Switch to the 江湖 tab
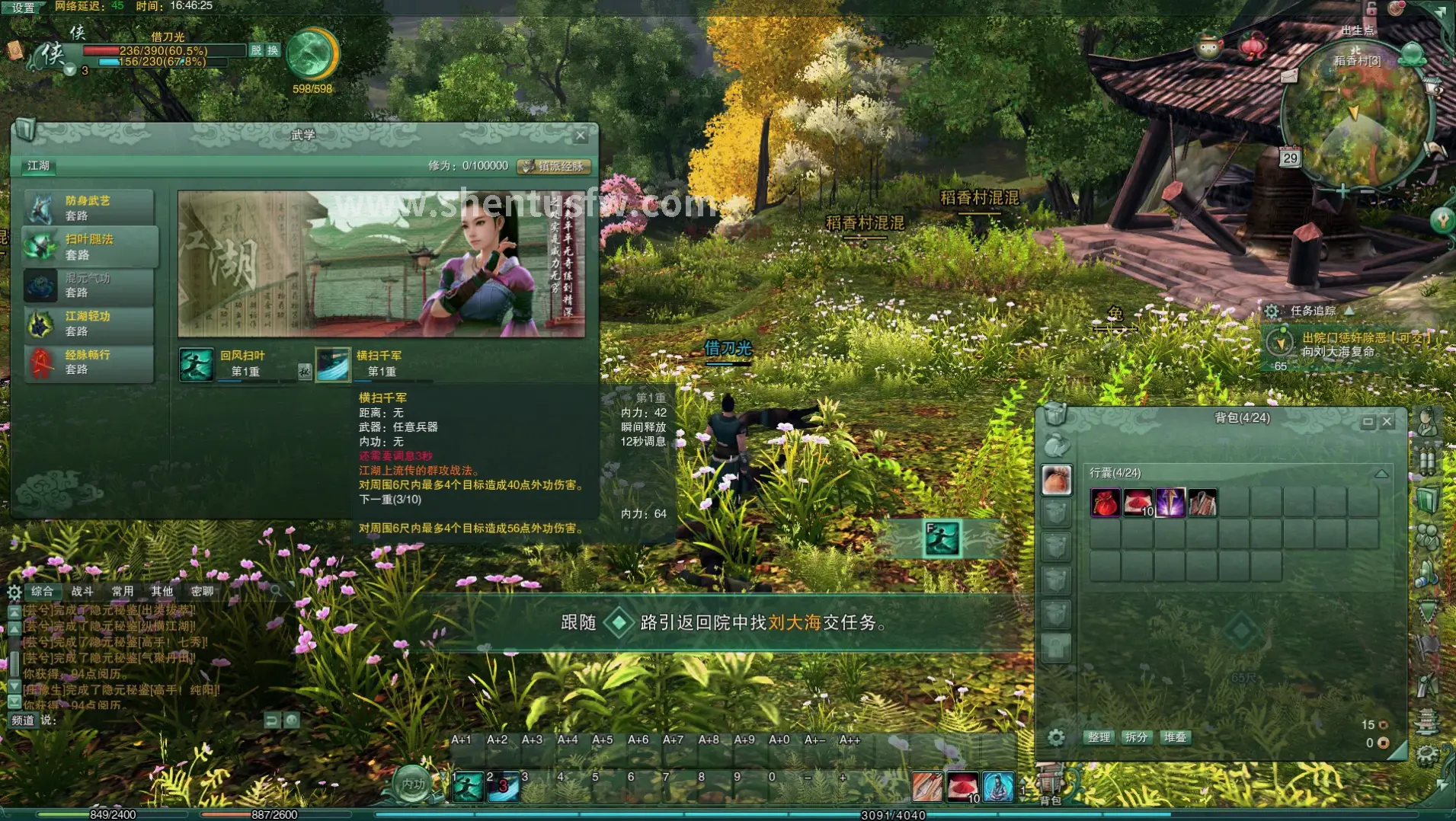Viewport: 1456px width, 821px height. coord(38,165)
